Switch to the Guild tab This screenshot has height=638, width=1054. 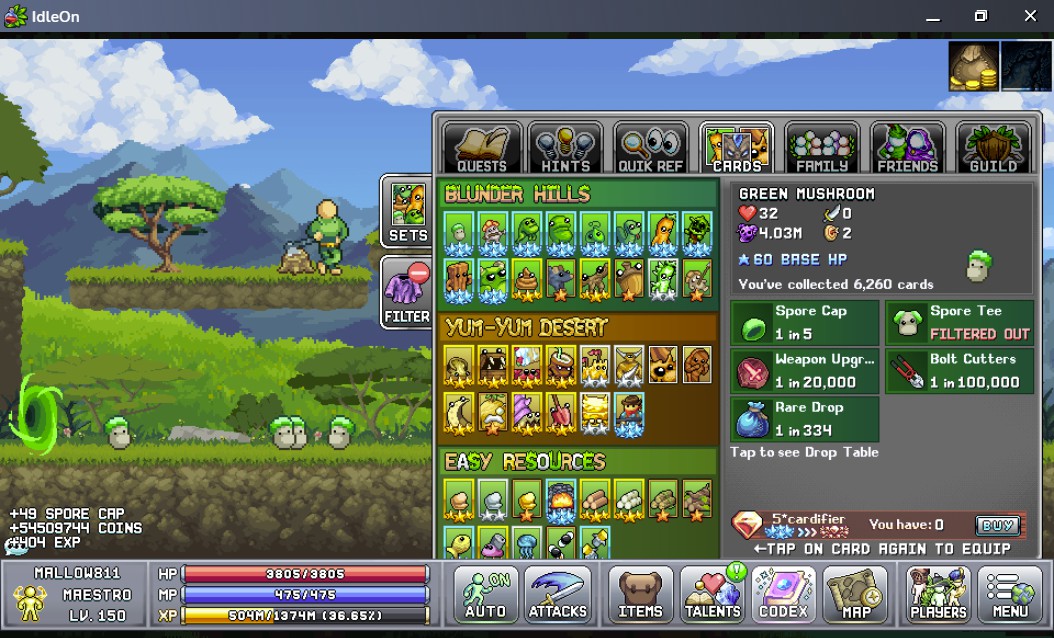pyautogui.click(x=992, y=149)
